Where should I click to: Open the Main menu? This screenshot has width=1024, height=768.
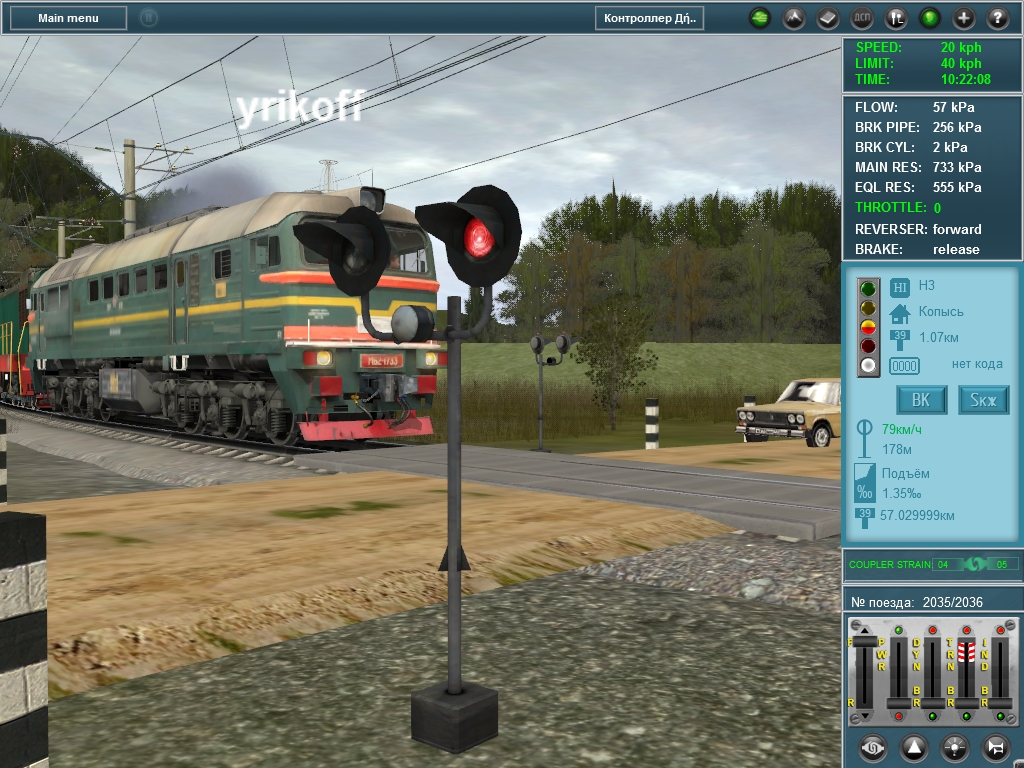[68, 18]
